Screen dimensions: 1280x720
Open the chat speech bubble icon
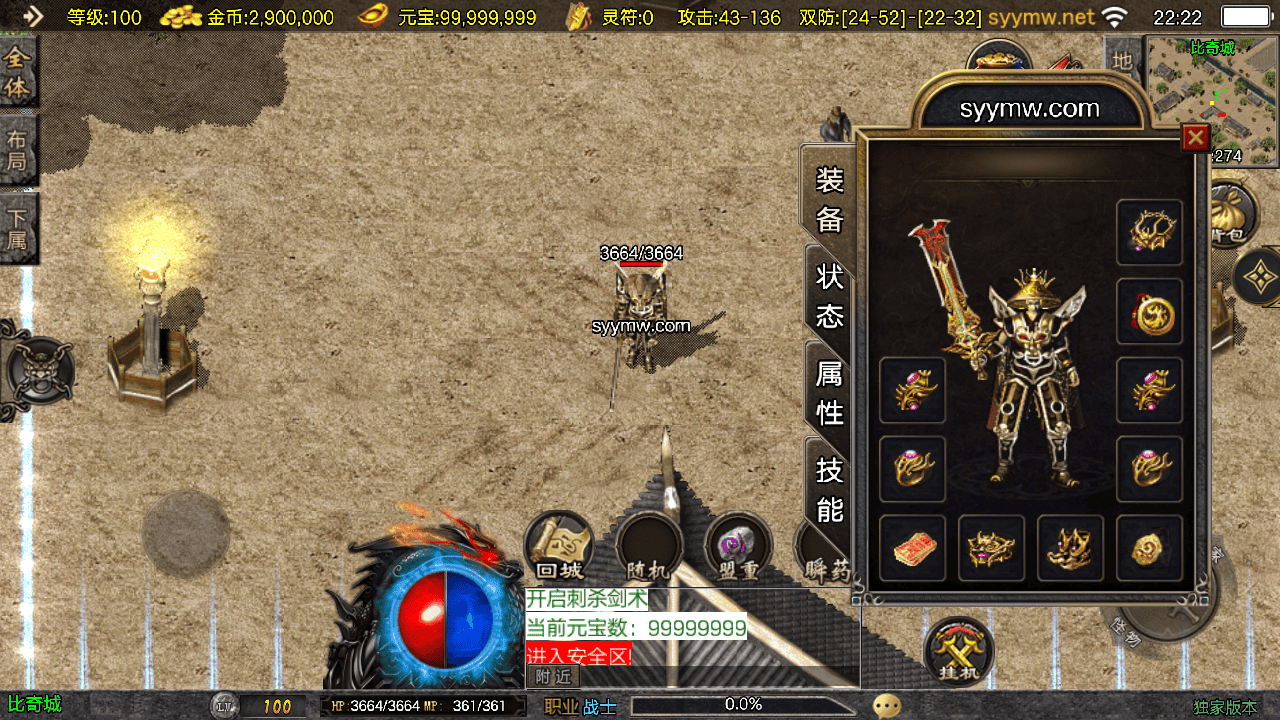pos(886,706)
